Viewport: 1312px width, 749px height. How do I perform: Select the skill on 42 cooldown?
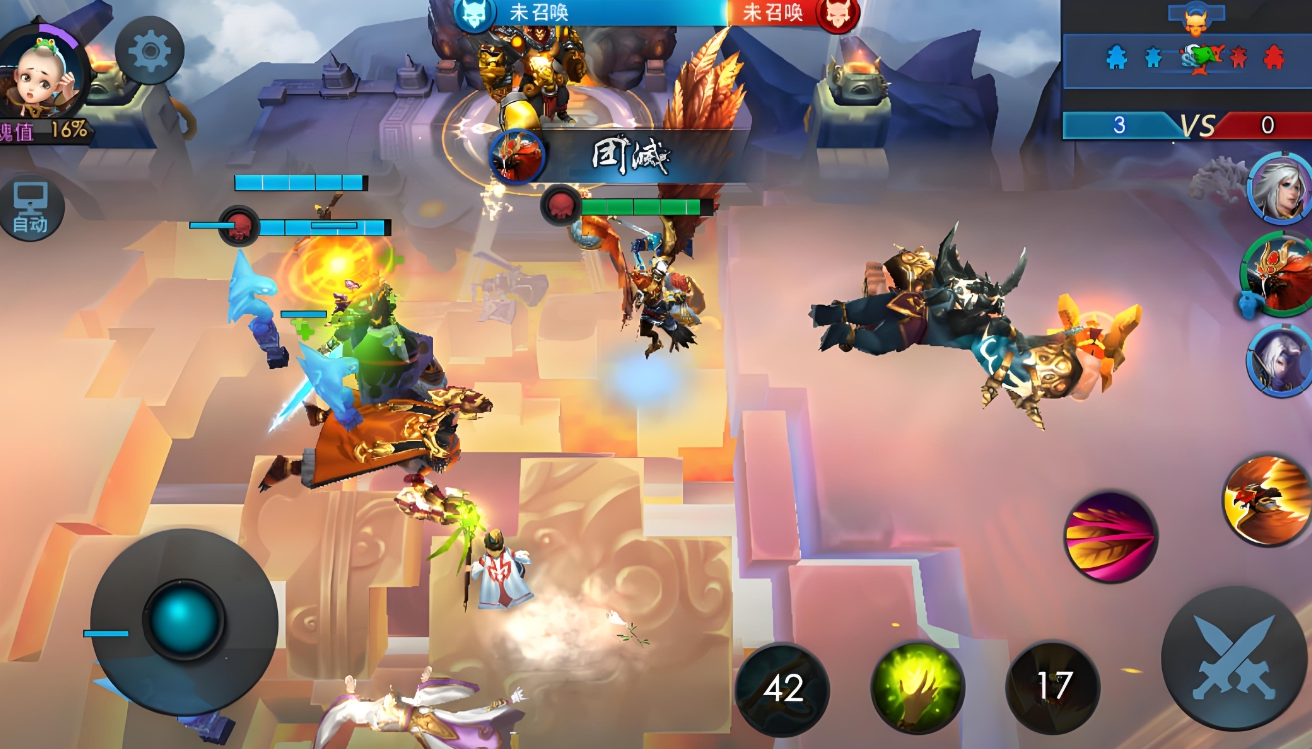(x=782, y=688)
